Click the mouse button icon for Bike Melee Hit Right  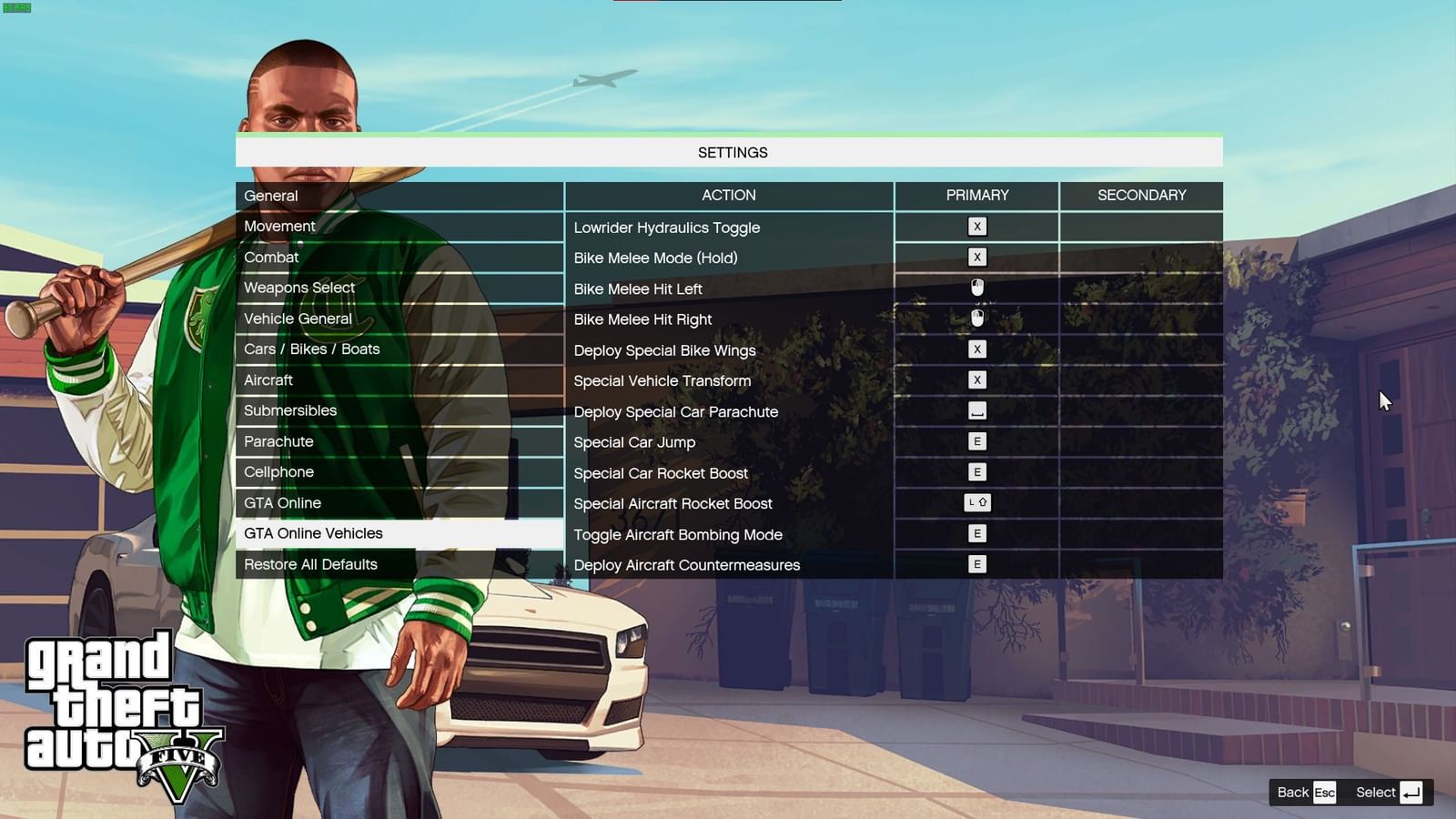point(976,318)
